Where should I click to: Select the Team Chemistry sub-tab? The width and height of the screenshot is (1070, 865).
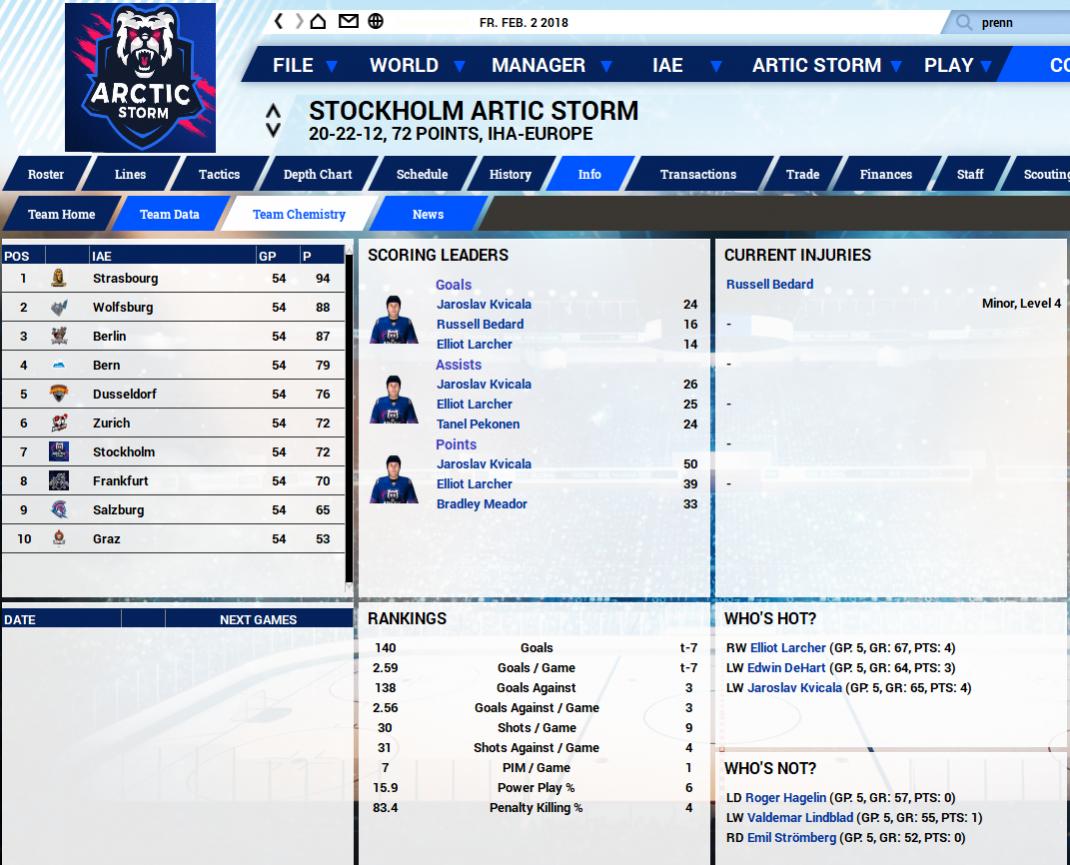point(299,214)
